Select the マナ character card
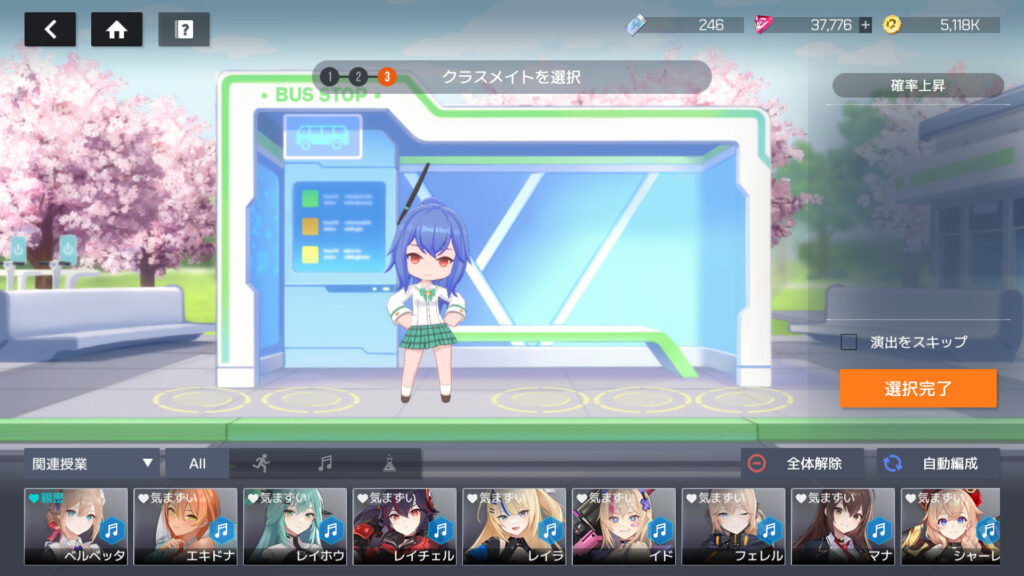 pyautogui.click(x=843, y=526)
